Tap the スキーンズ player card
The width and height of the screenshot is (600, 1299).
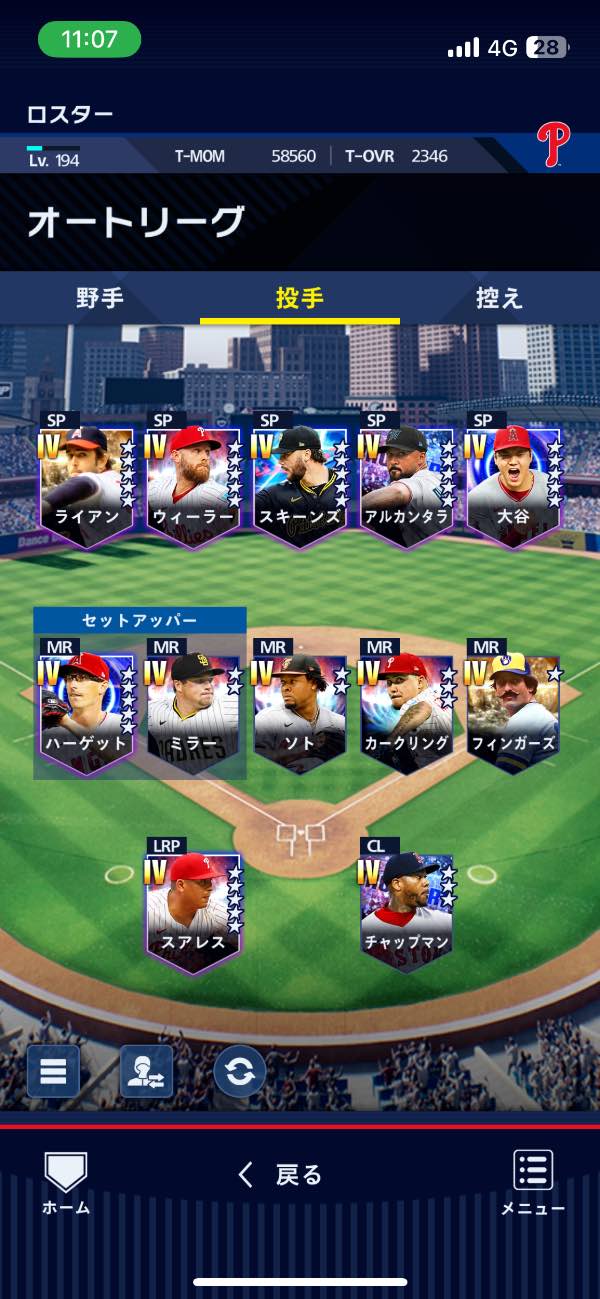click(300, 485)
